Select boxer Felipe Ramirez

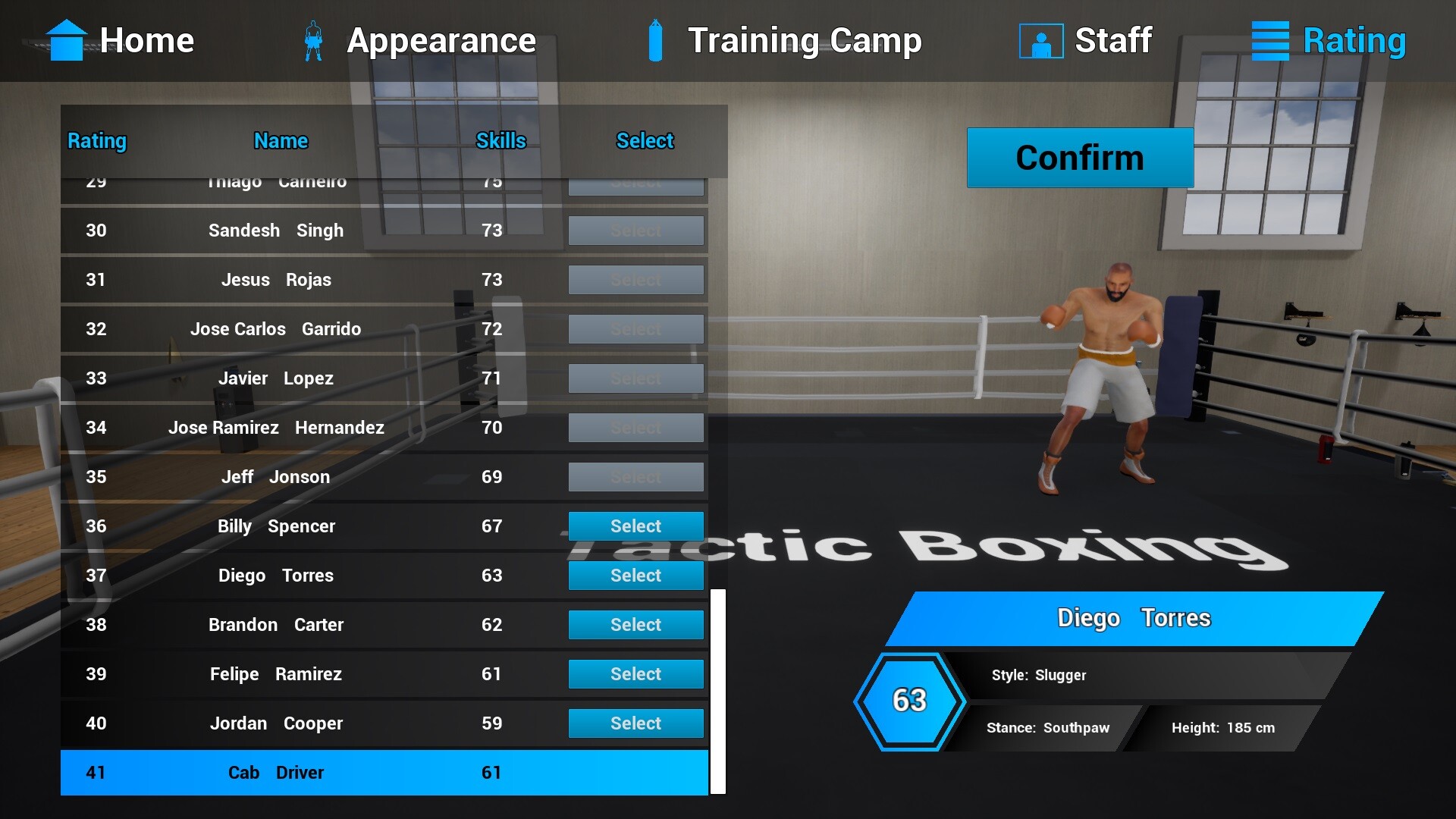[635, 673]
